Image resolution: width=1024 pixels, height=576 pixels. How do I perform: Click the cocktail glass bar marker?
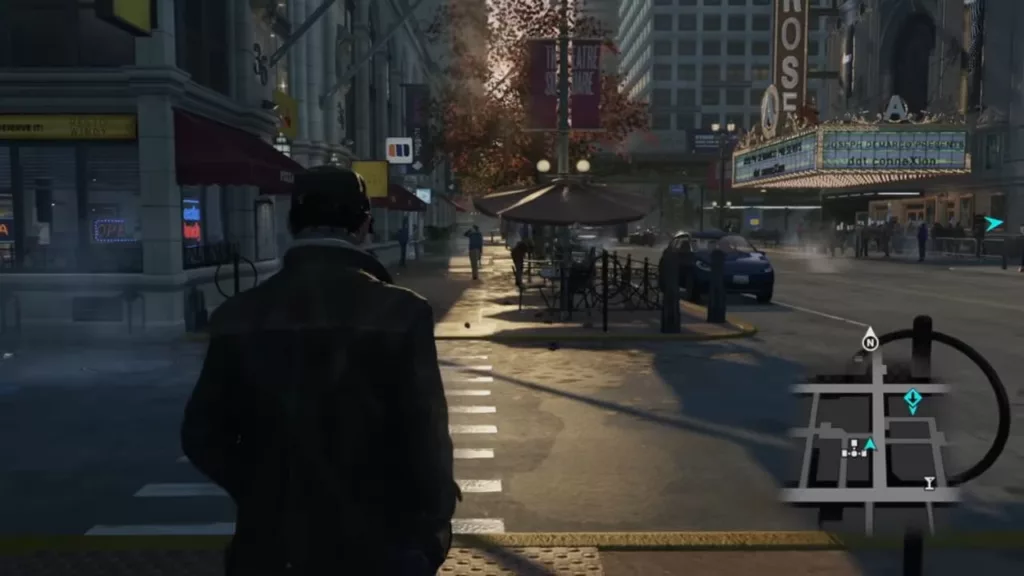click(x=929, y=484)
